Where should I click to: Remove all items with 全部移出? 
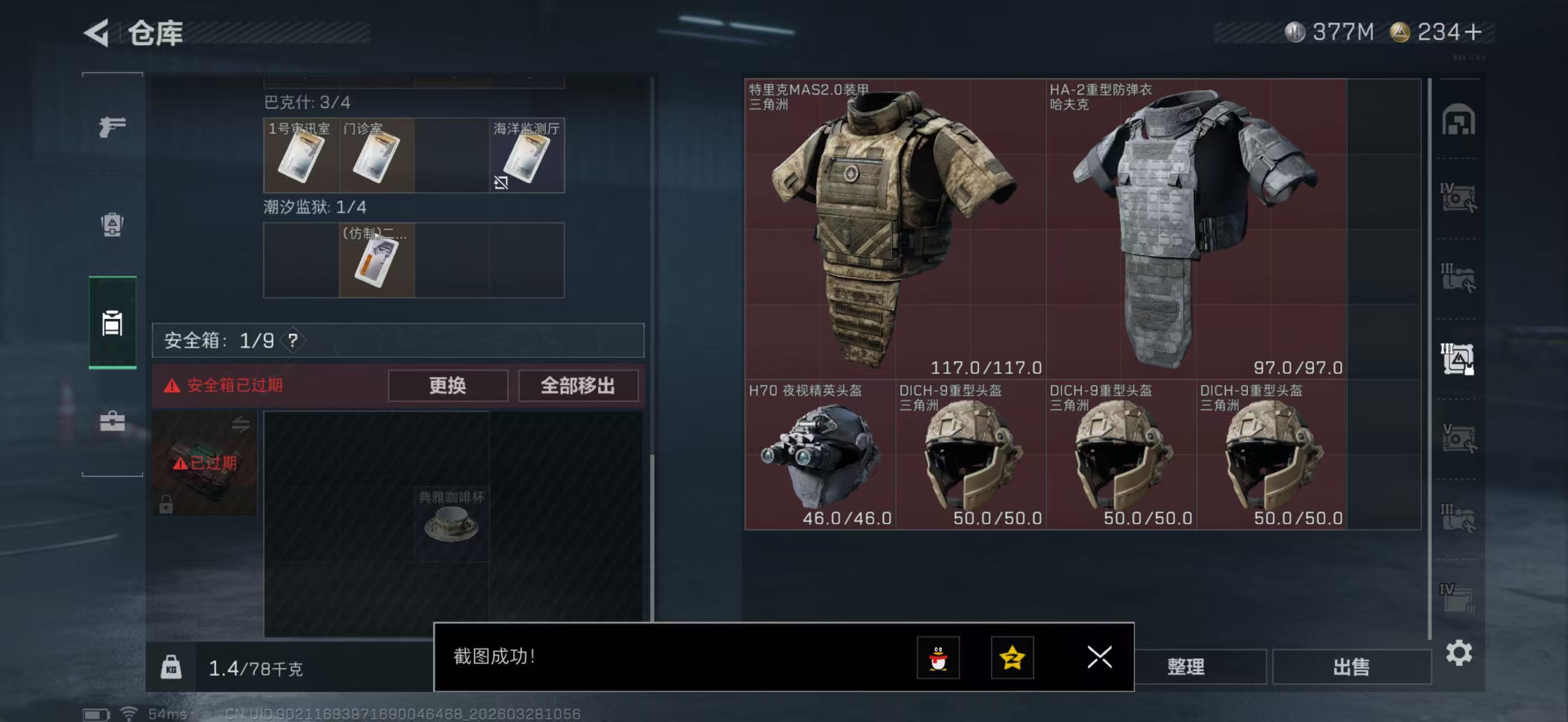[578, 385]
